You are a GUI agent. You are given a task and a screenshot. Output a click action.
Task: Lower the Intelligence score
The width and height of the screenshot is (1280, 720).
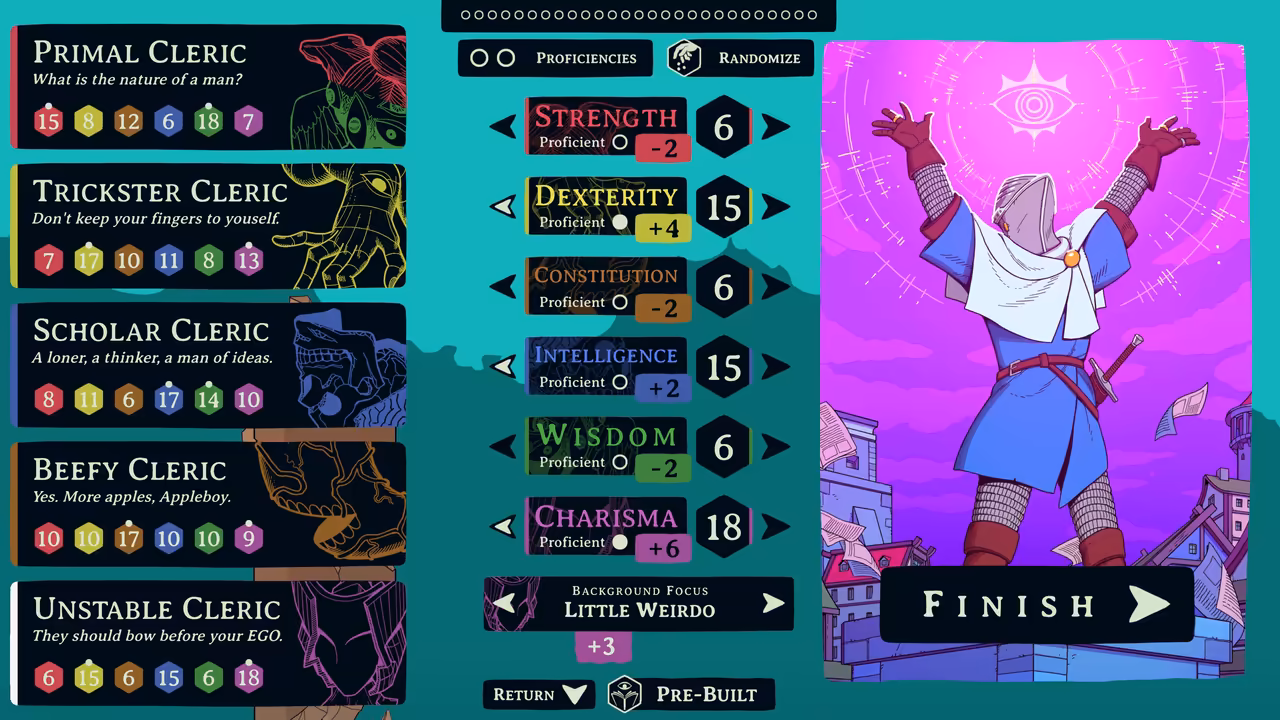pyautogui.click(x=503, y=367)
